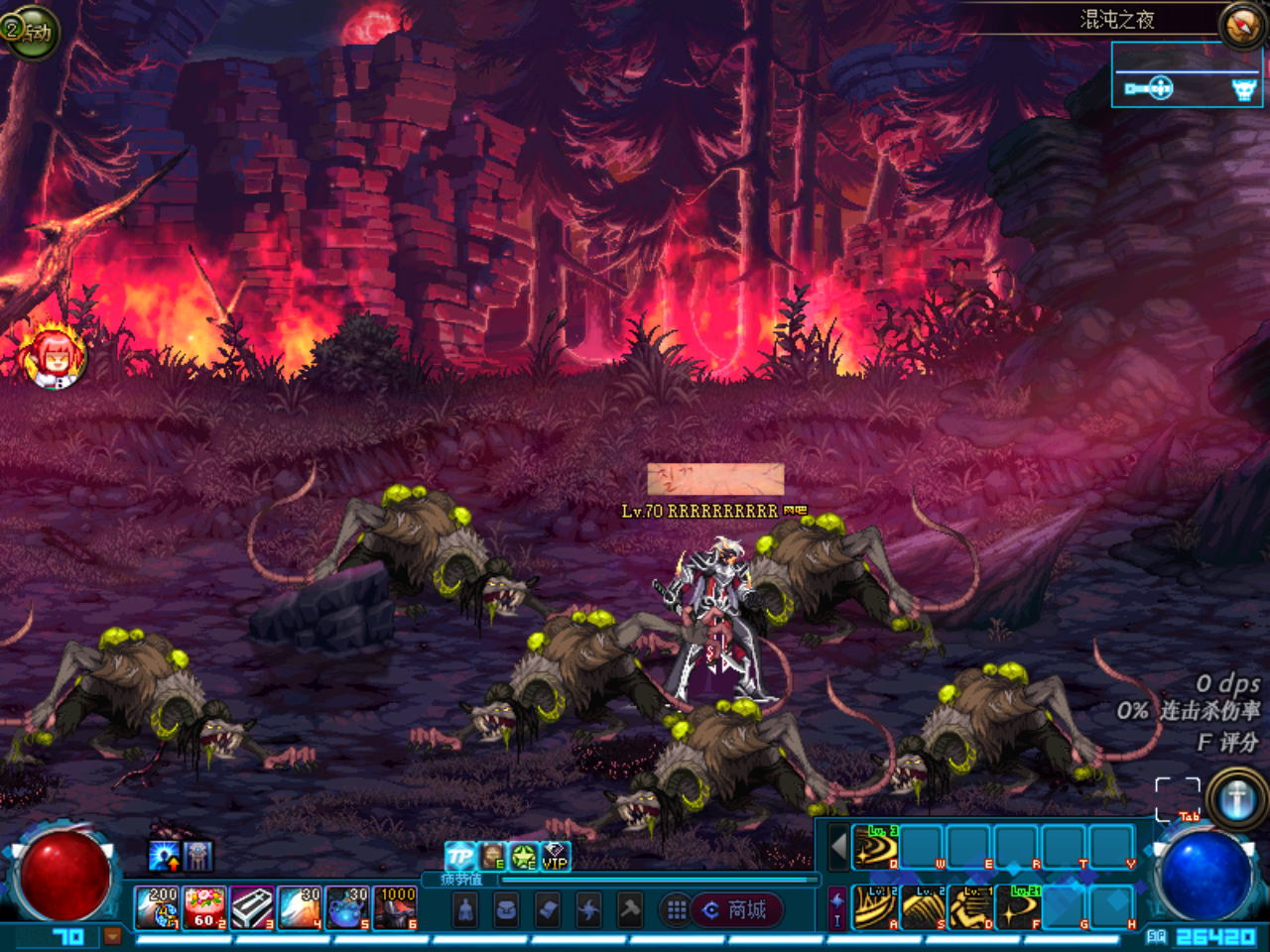Screen dimensions: 1270x952
Task: Click the VIP diamond icon
Action: coord(555,856)
